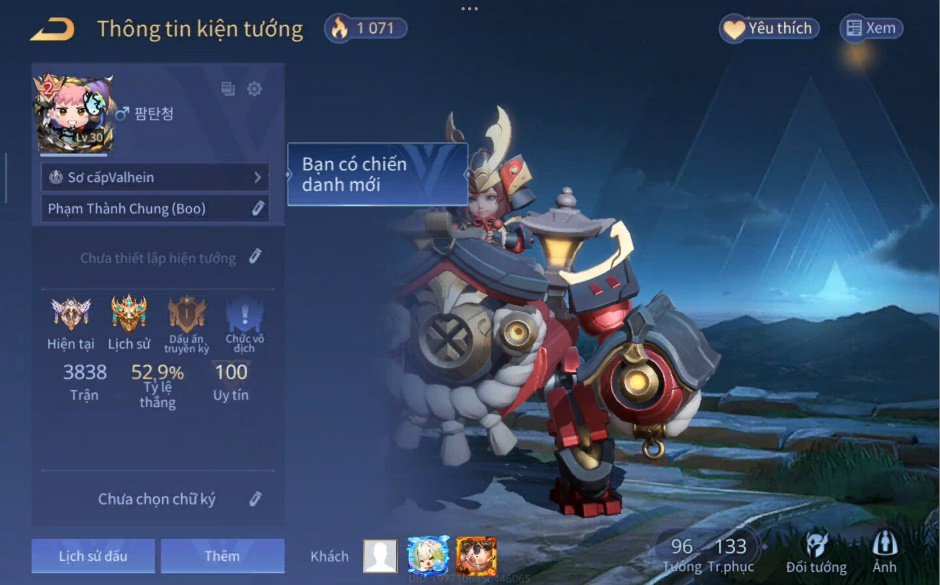Edit the name Phạm Thành Chung (Boo)
Viewport: 940px width, 585px height.
tap(257, 208)
